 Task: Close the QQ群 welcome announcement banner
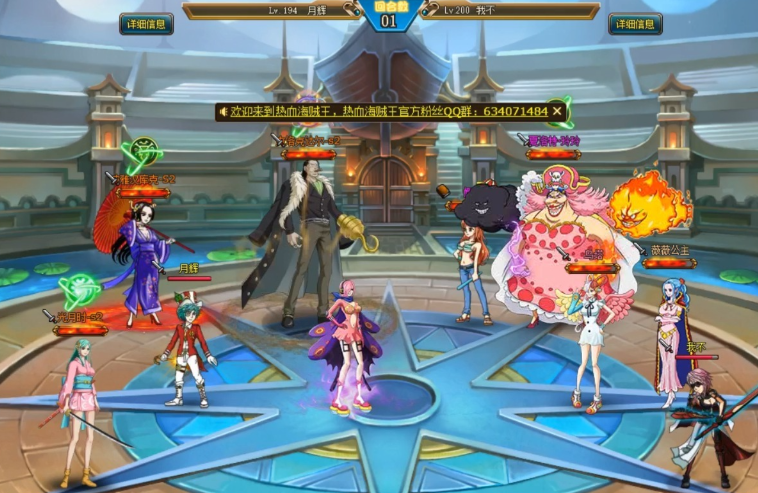[558, 111]
